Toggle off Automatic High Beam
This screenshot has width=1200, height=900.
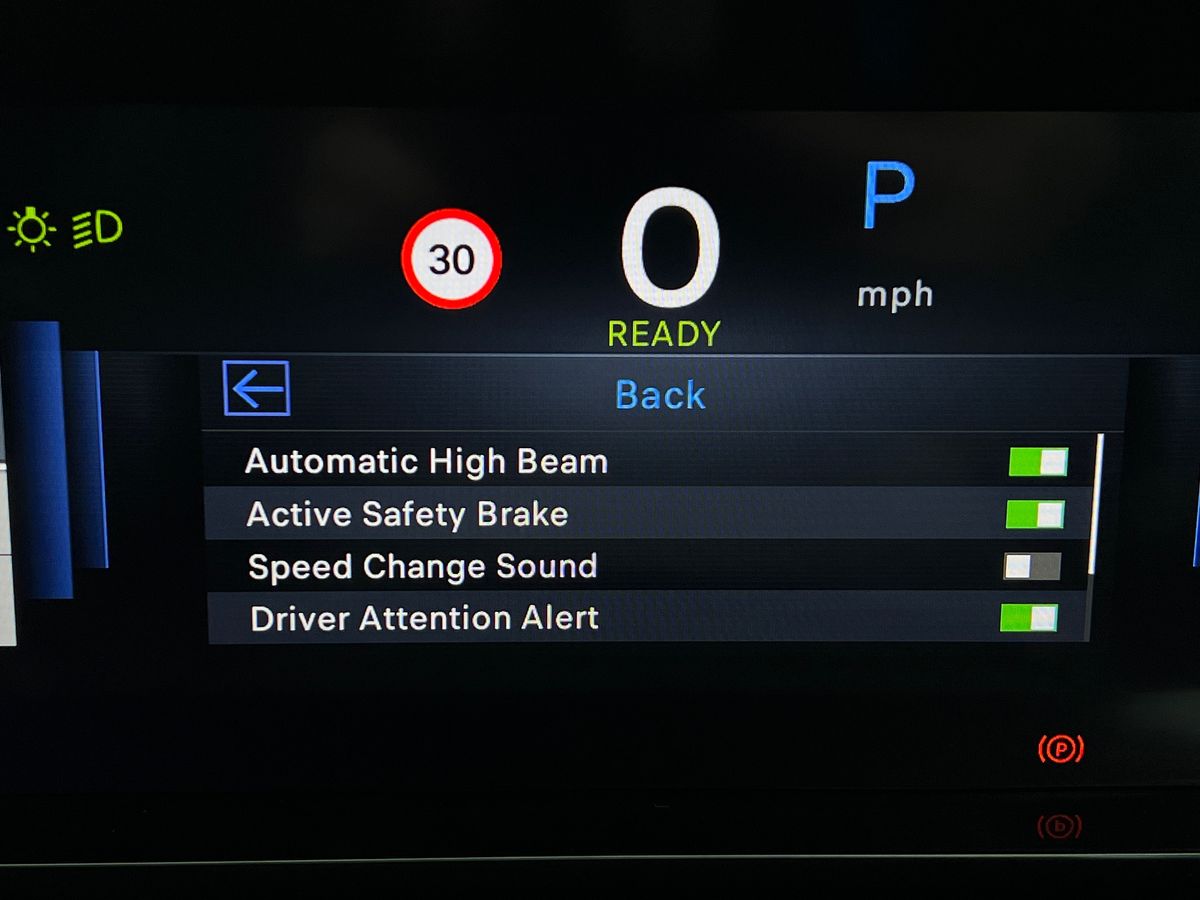pyautogui.click(x=1038, y=462)
